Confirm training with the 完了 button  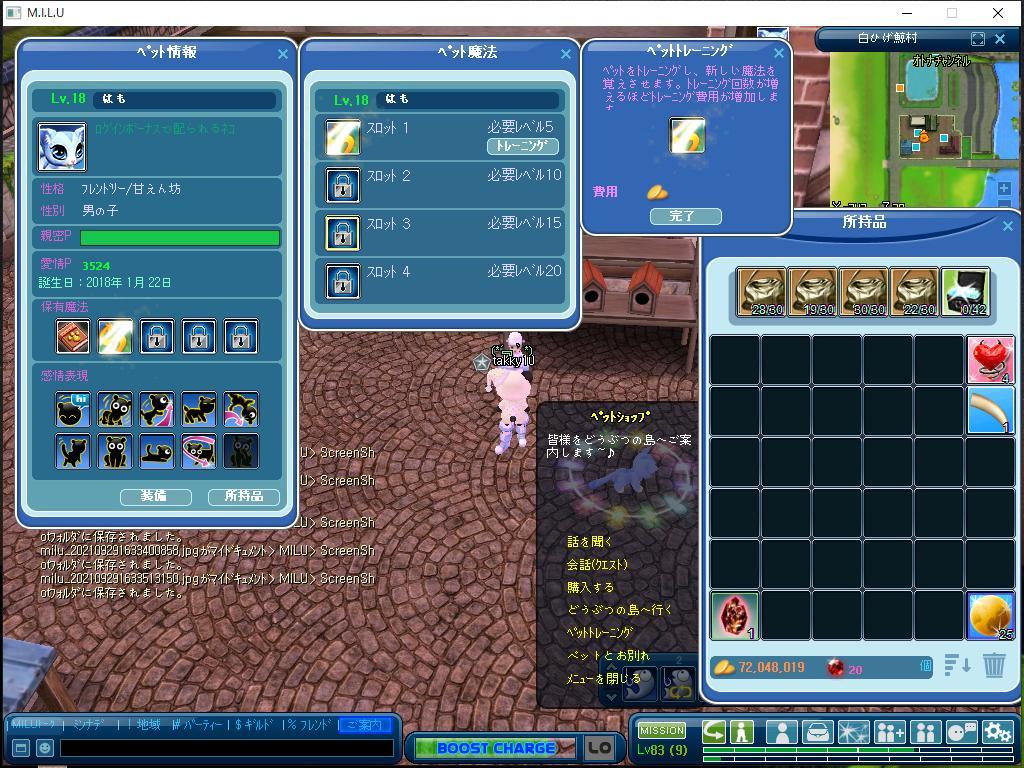pyautogui.click(x=685, y=216)
